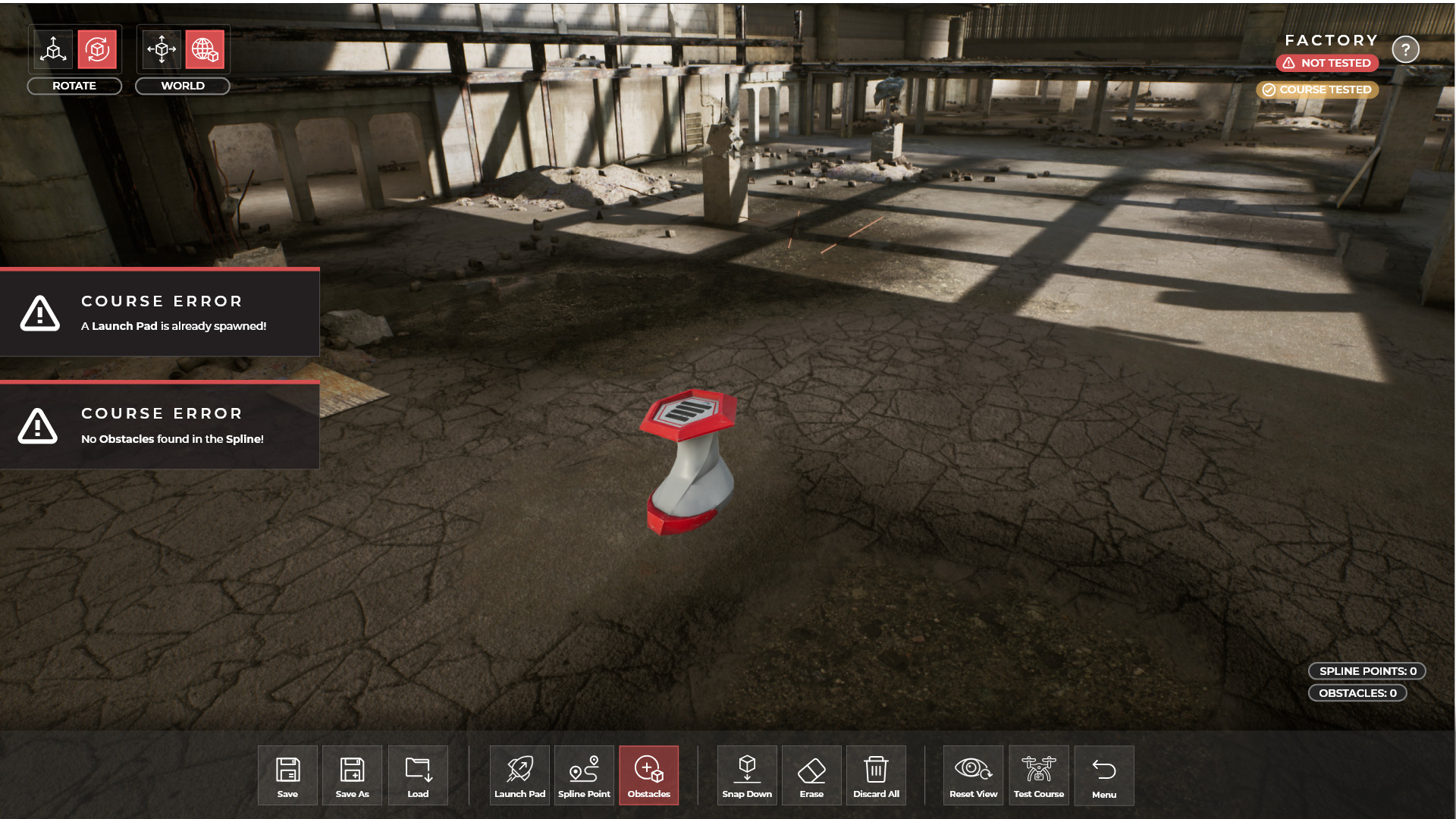This screenshot has width=1456, height=819.
Task: Open help via the question mark icon
Action: [x=1406, y=49]
